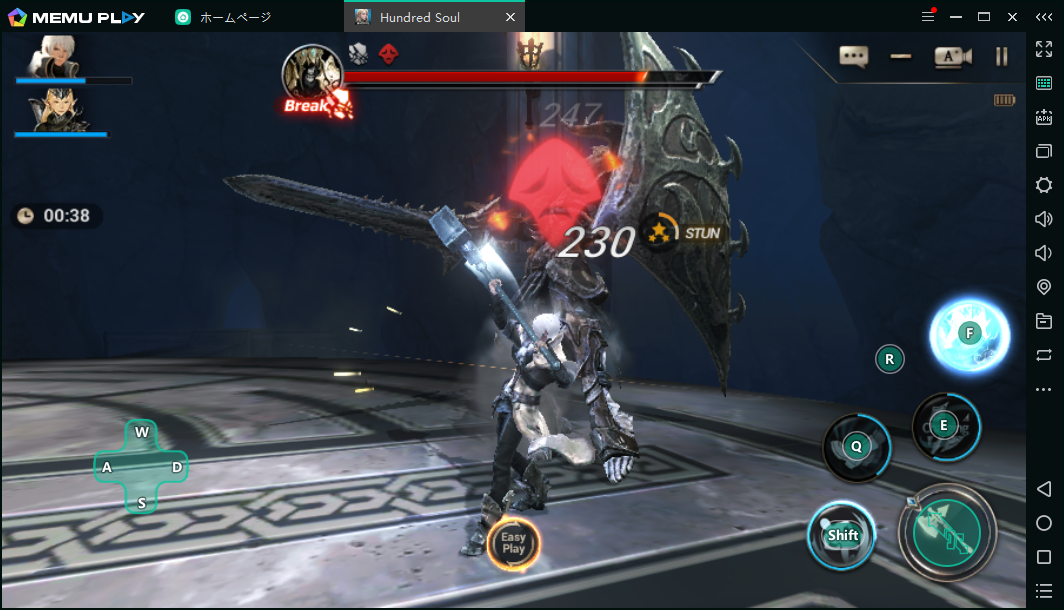The width and height of the screenshot is (1064, 610).
Task: Move forward using the D-pad up arm
Action: [142, 433]
